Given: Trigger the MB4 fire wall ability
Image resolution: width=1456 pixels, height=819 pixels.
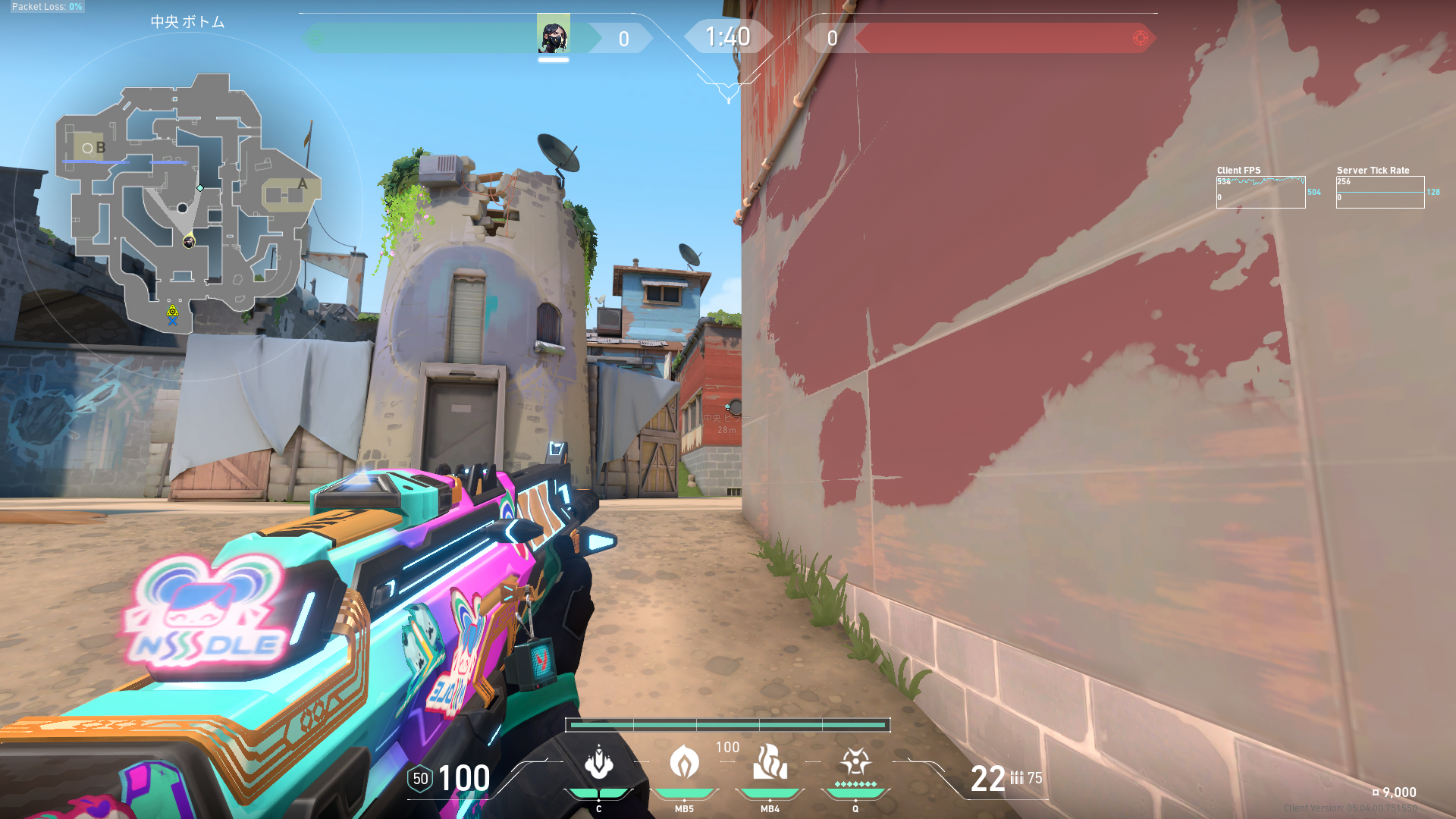Looking at the screenshot, I should click(770, 763).
